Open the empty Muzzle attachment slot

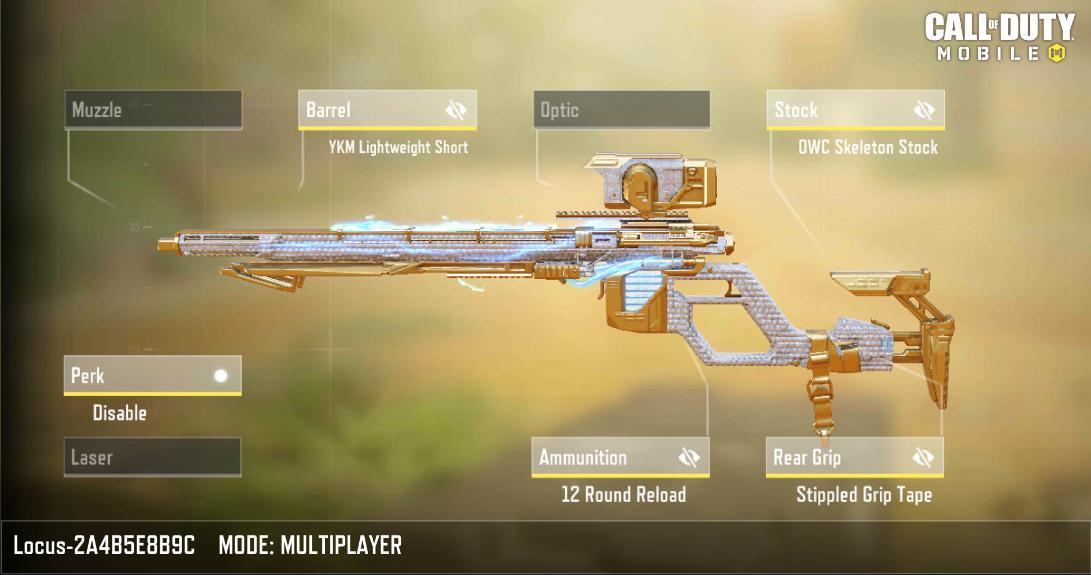tap(154, 110)
